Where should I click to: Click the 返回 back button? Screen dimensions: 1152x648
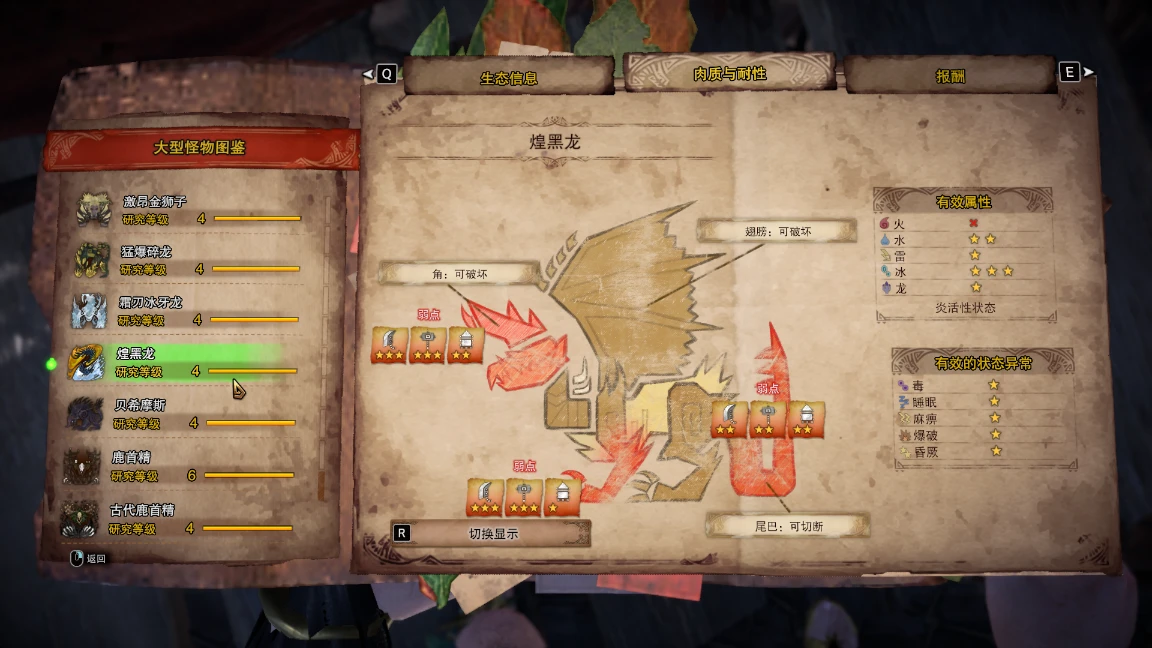point(89,559)
